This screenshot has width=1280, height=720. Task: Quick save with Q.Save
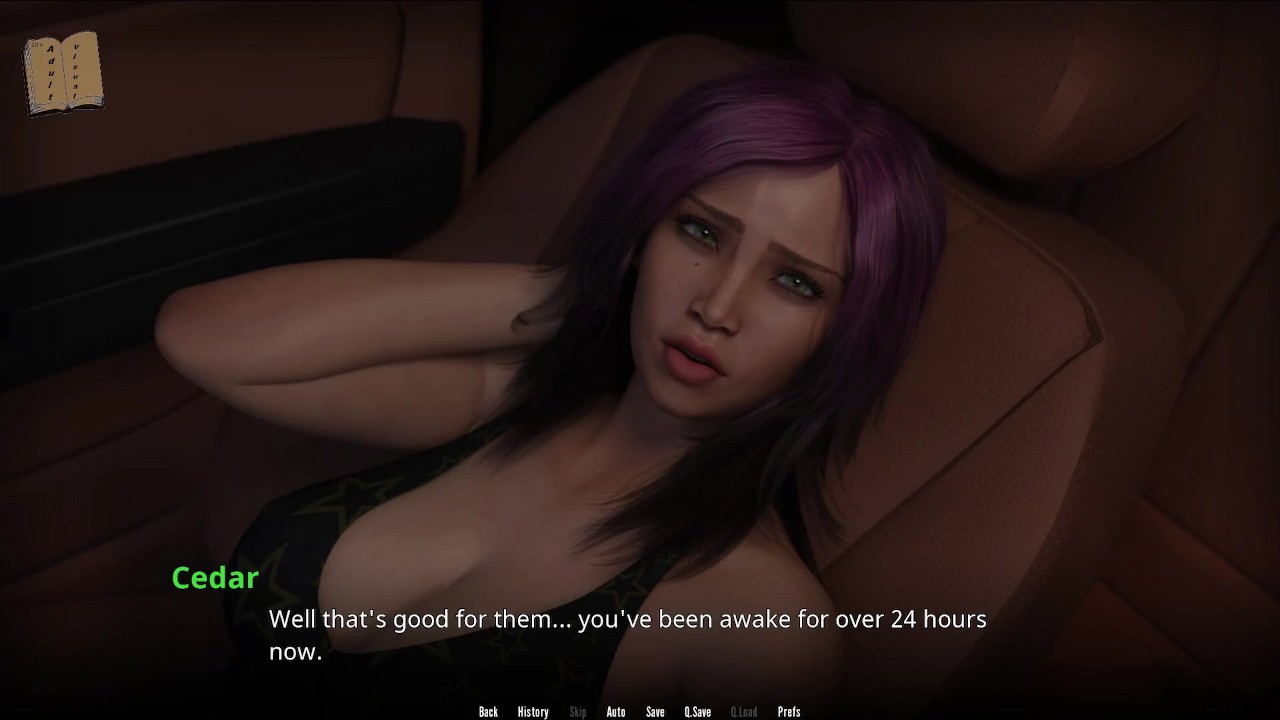[697, 712]
